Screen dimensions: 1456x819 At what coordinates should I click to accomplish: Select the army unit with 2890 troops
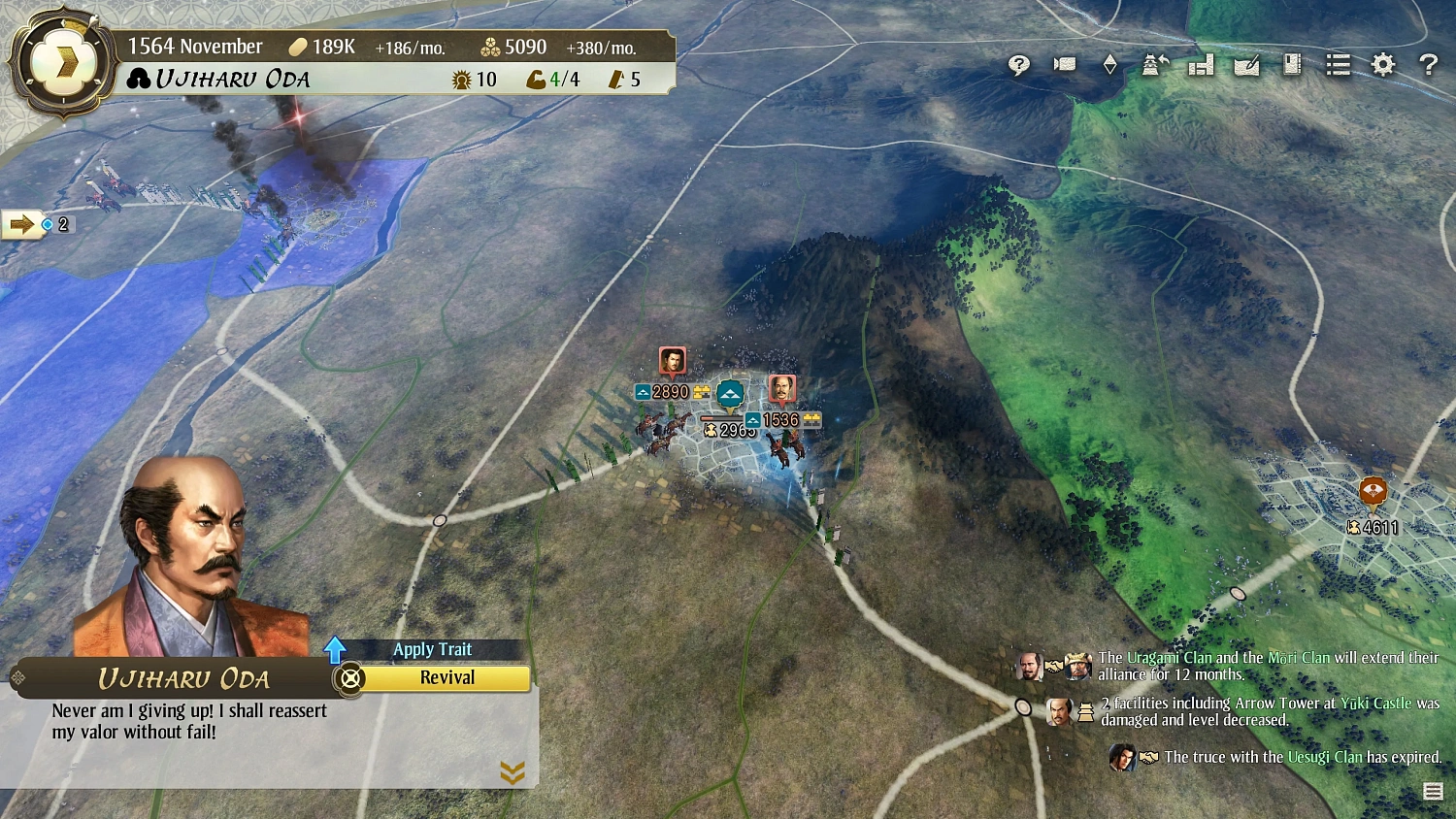(672, 364)
